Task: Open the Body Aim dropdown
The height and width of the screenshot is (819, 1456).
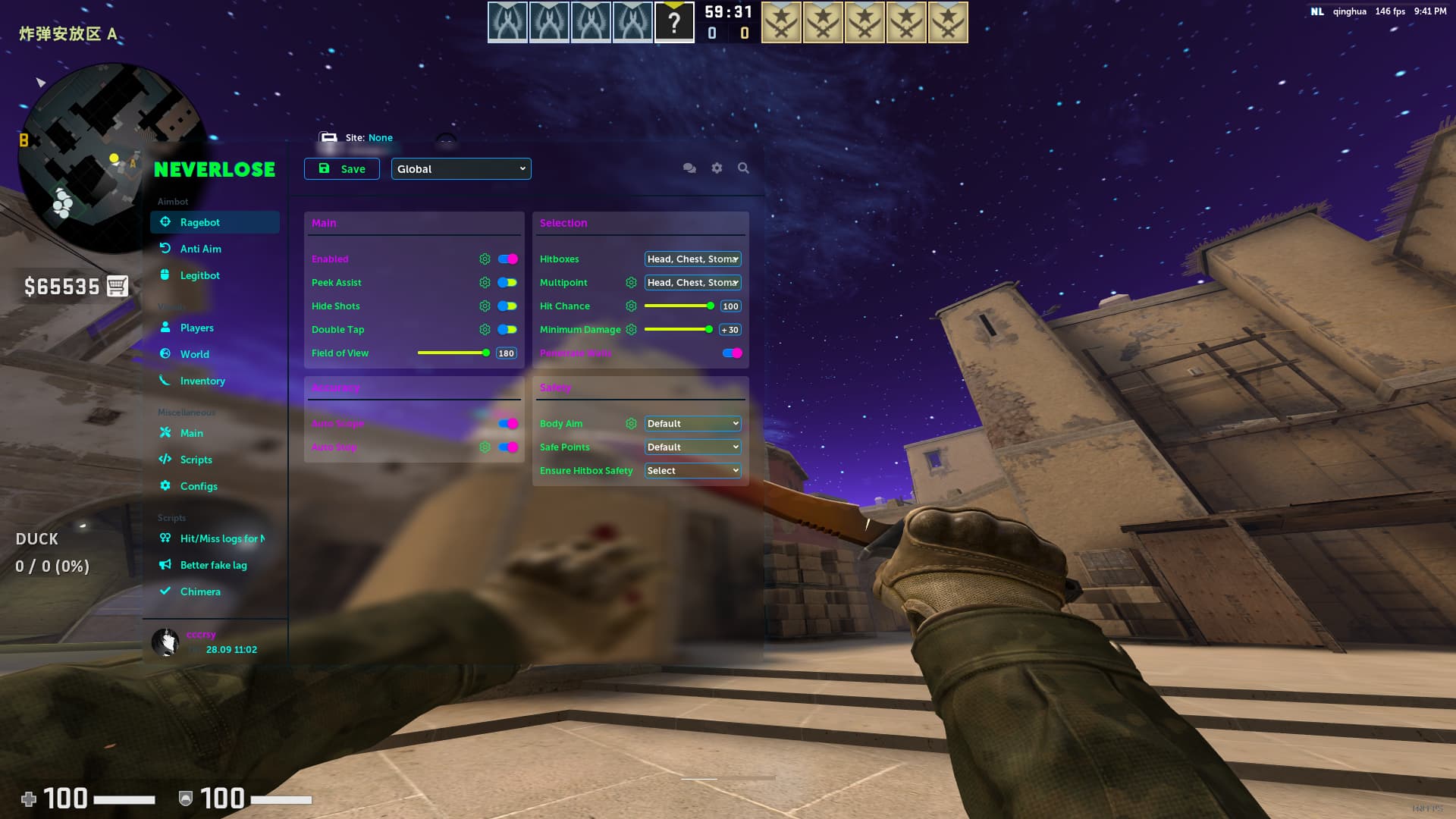Action: click(692, 424)
